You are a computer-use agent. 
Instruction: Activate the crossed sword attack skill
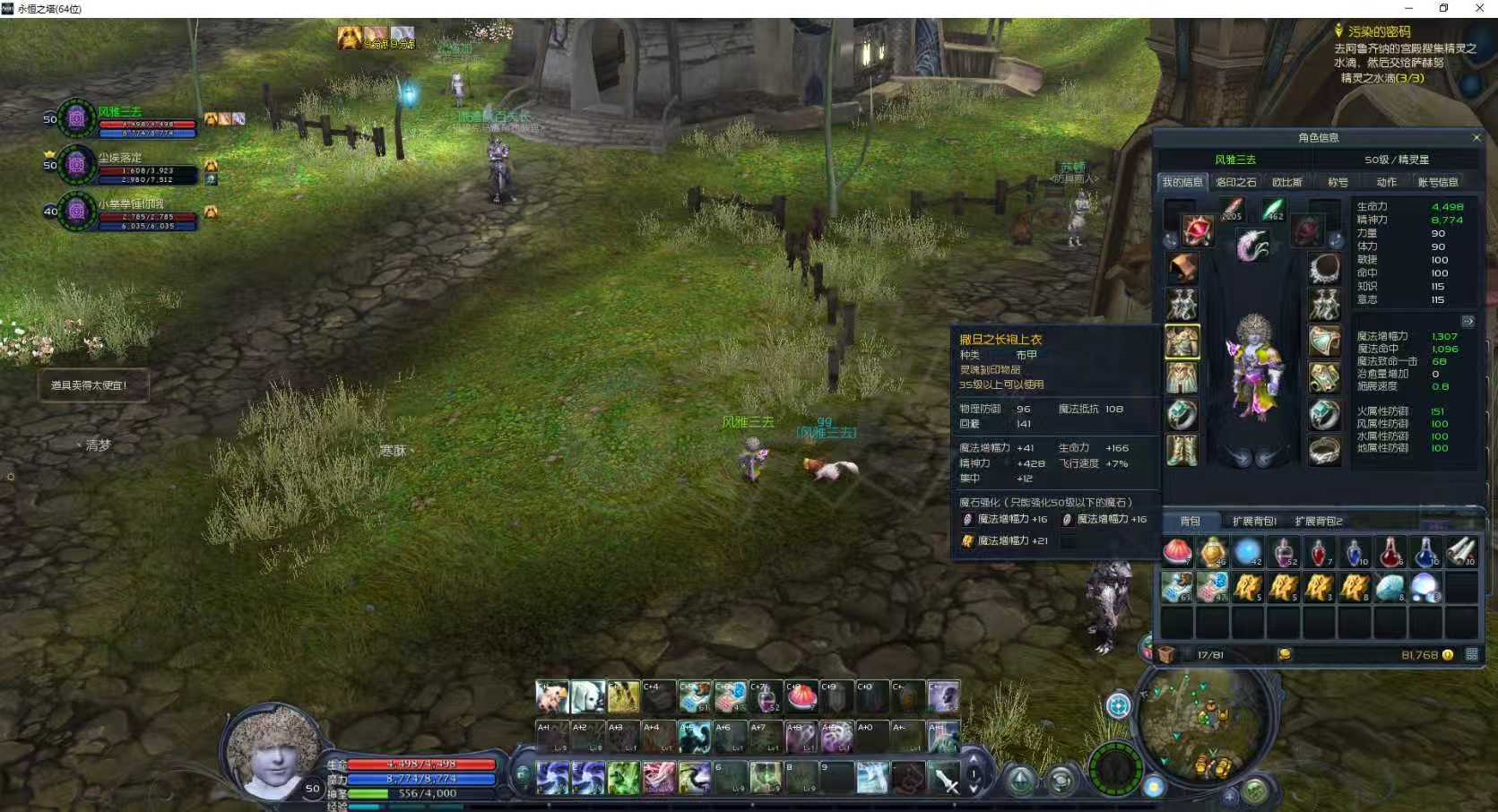coord(944,778)
